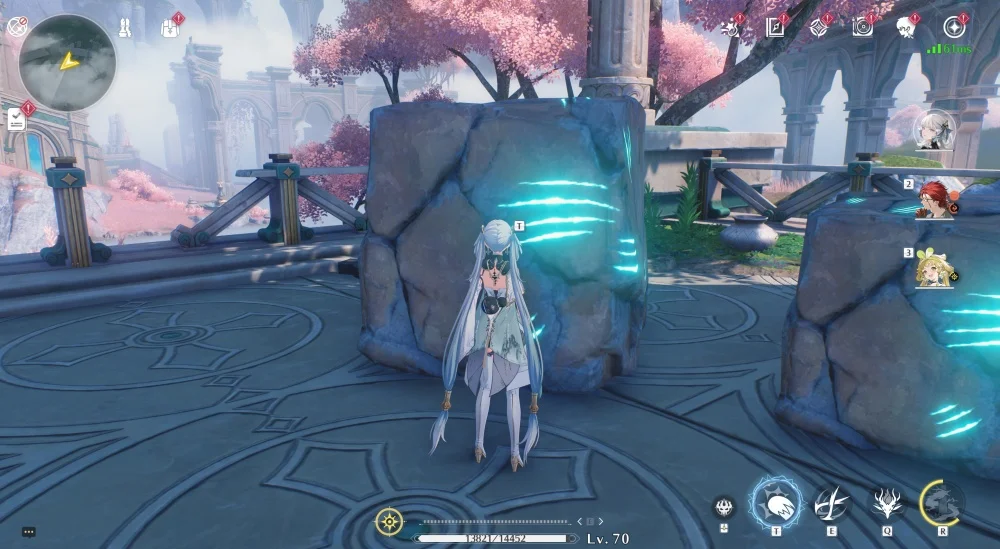This screenshot has height=549, width=1000.
Task: Activate the glowing claw skill icon
Action: pyautogui.click(x=775, y=502)
